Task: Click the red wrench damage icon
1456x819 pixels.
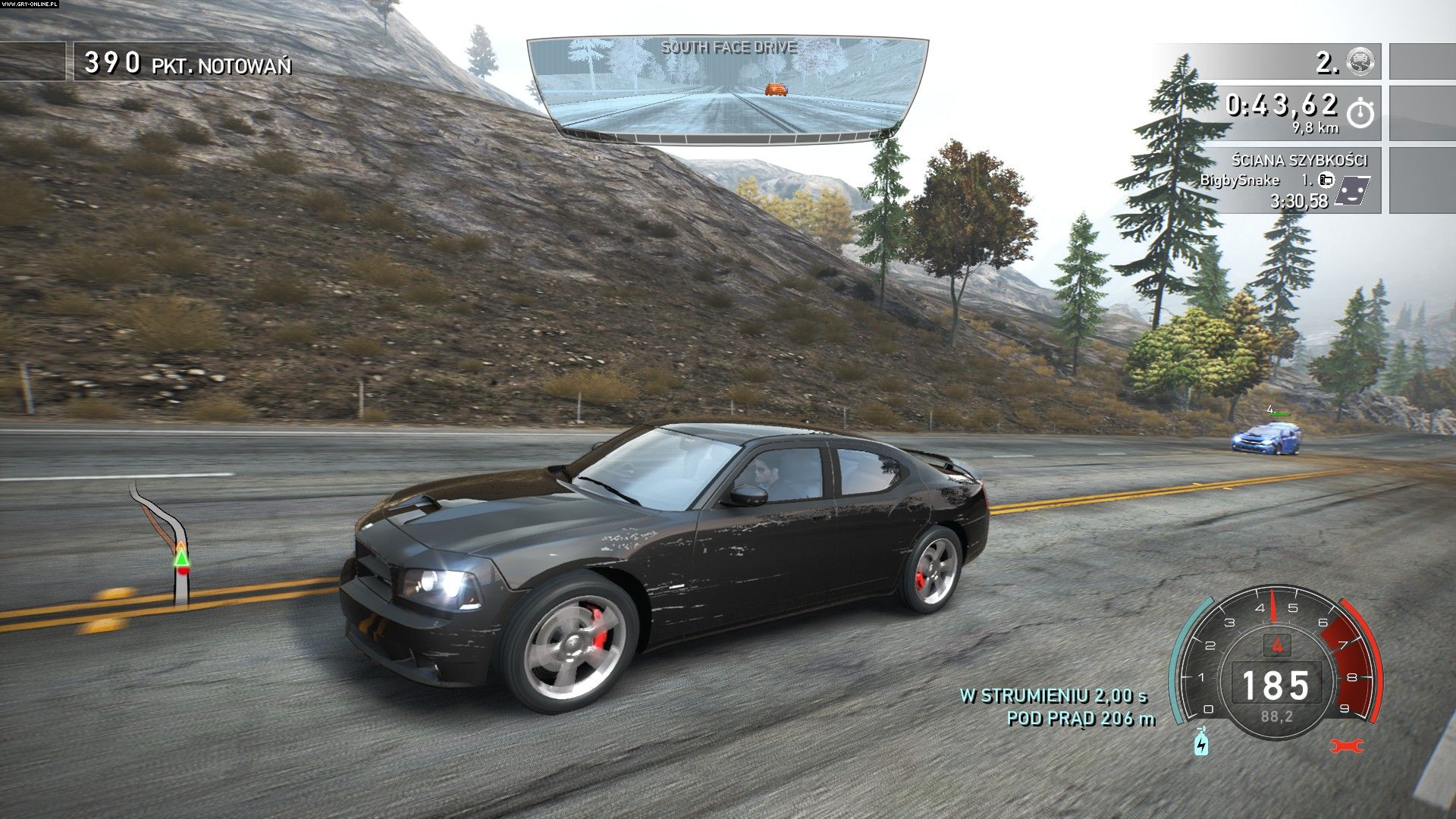Action: (x=1346, y=745)
